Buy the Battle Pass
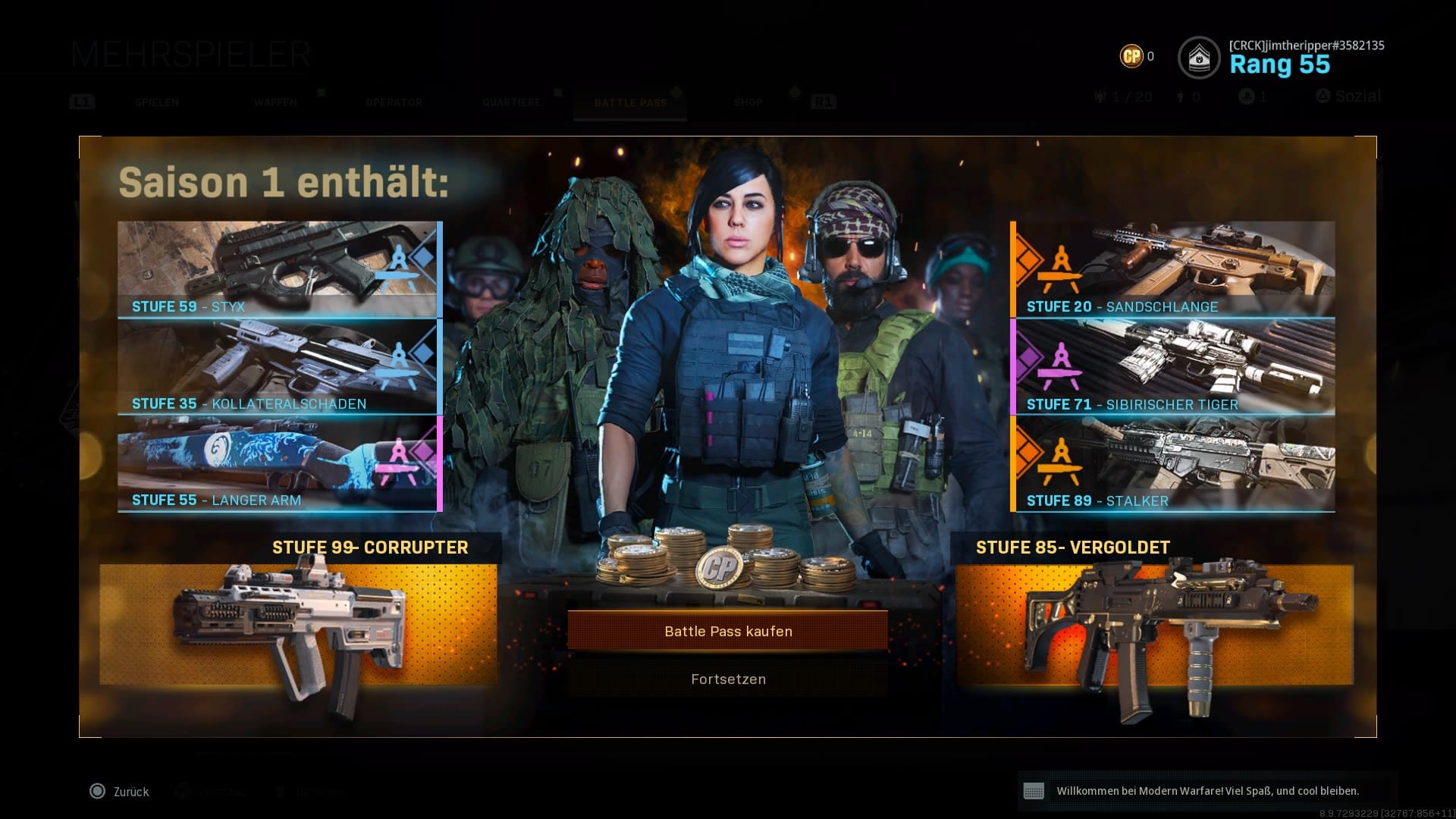The width and height of the screenshot is (1456, 819). click(x=728, y=631)
